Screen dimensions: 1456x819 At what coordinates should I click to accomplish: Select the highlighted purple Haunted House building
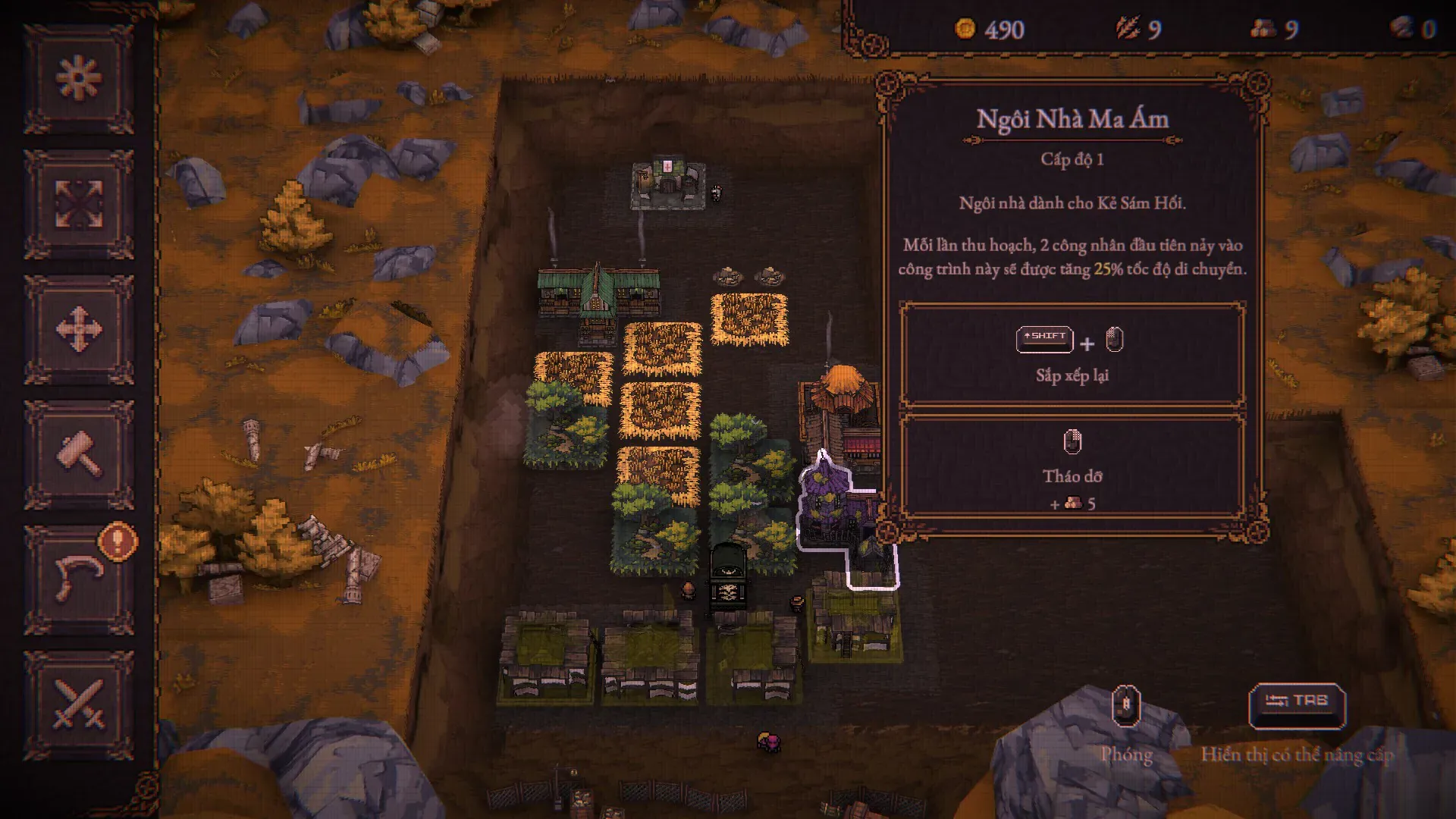(834, 508)
